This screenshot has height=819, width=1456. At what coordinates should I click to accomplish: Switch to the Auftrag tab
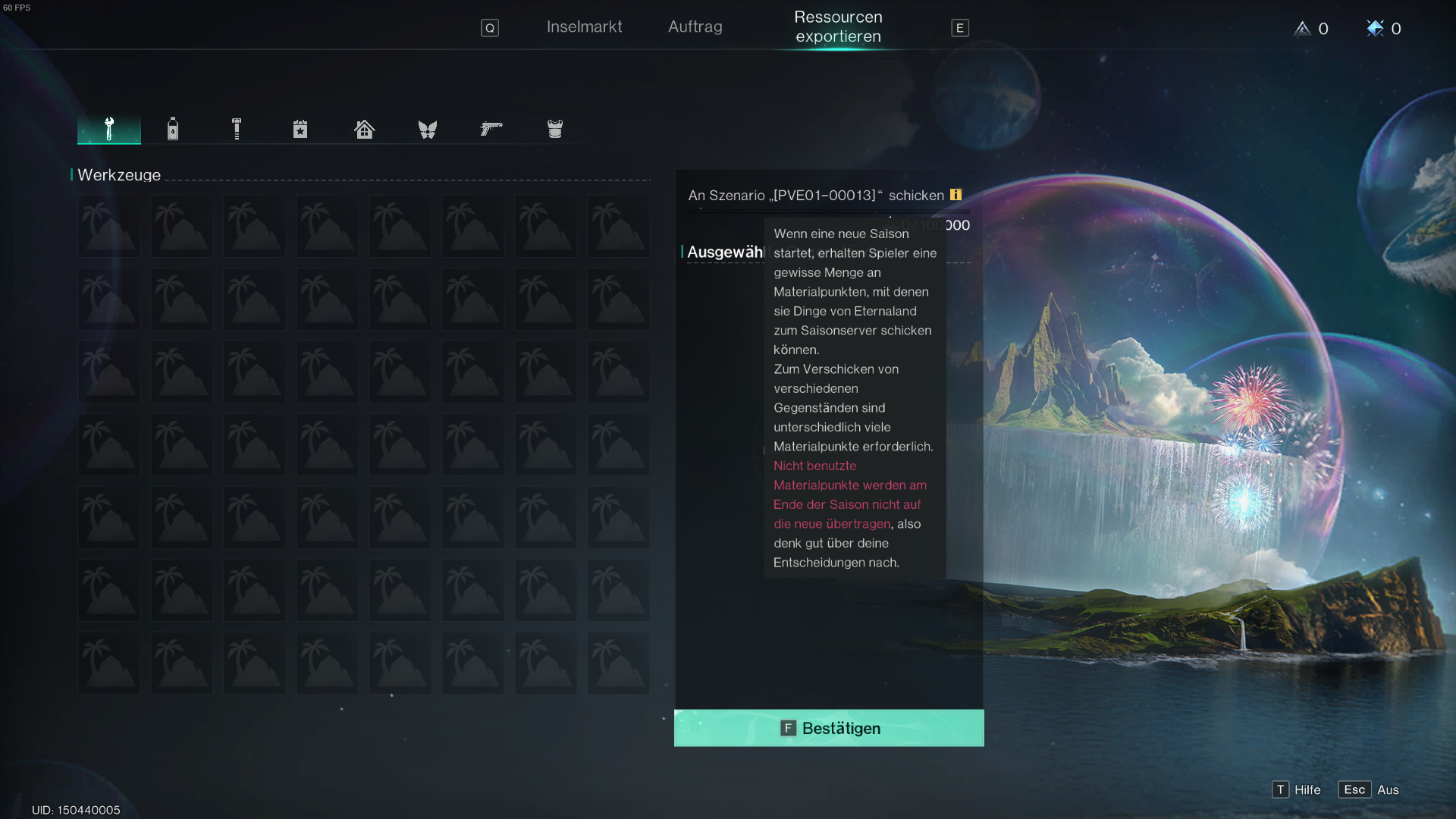tap(695, 27)
